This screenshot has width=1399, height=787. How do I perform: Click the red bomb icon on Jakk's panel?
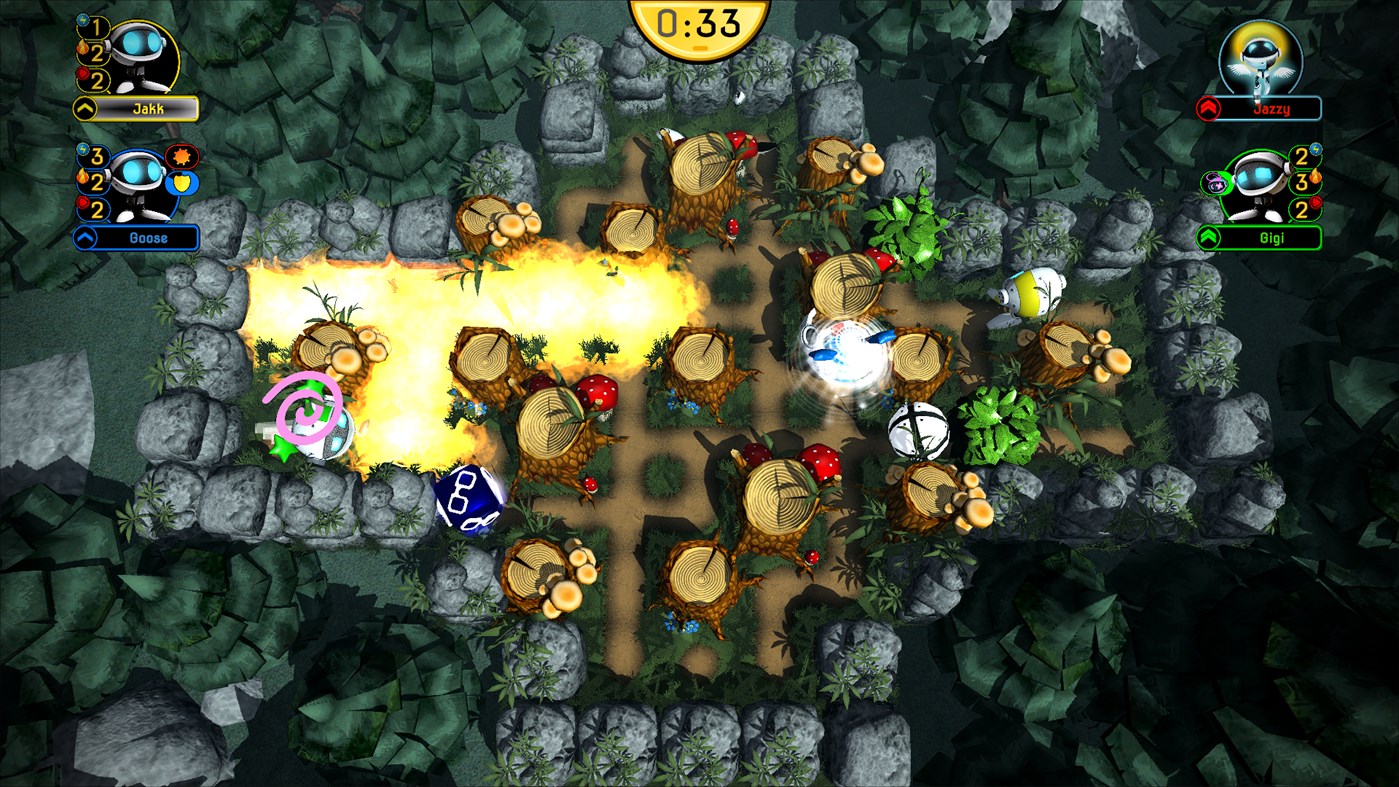point(82,71)
